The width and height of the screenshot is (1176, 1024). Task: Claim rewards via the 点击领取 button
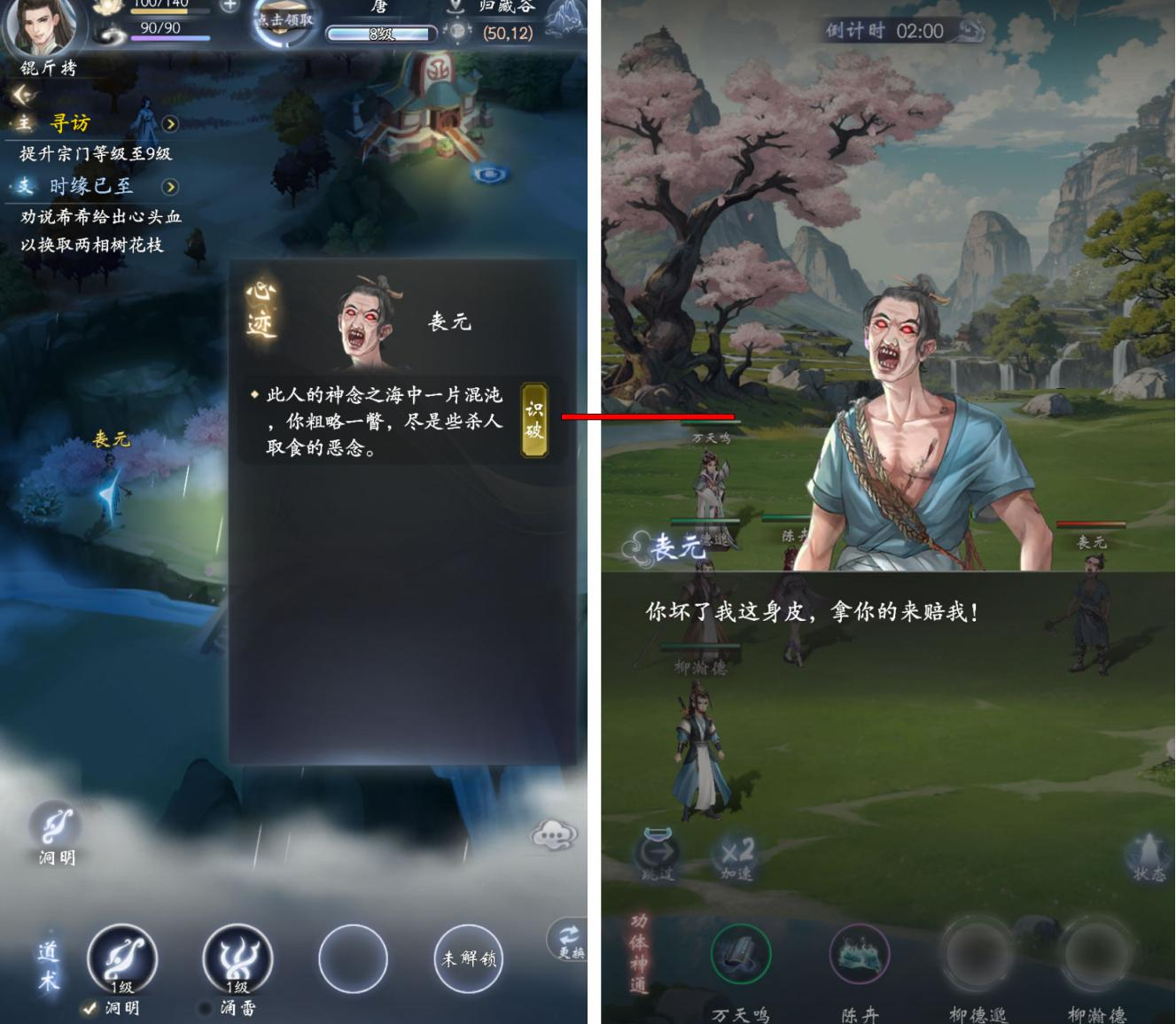pos(282,19)
